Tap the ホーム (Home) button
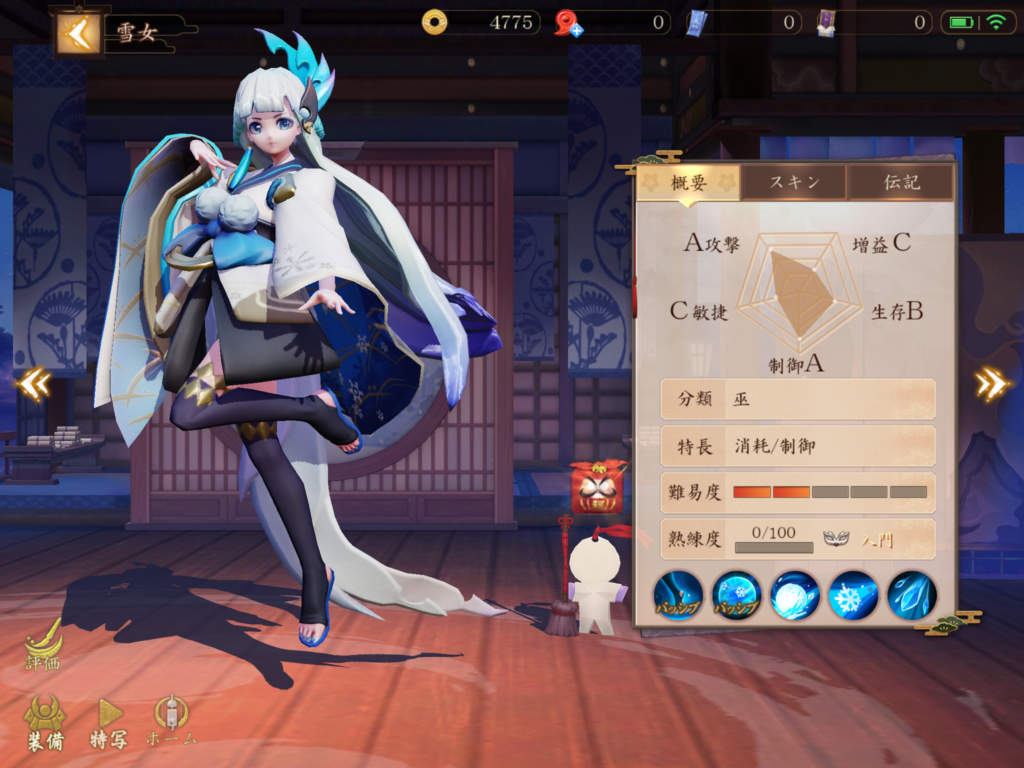Viewport: 1024px width, 768px height. [171, 722]
